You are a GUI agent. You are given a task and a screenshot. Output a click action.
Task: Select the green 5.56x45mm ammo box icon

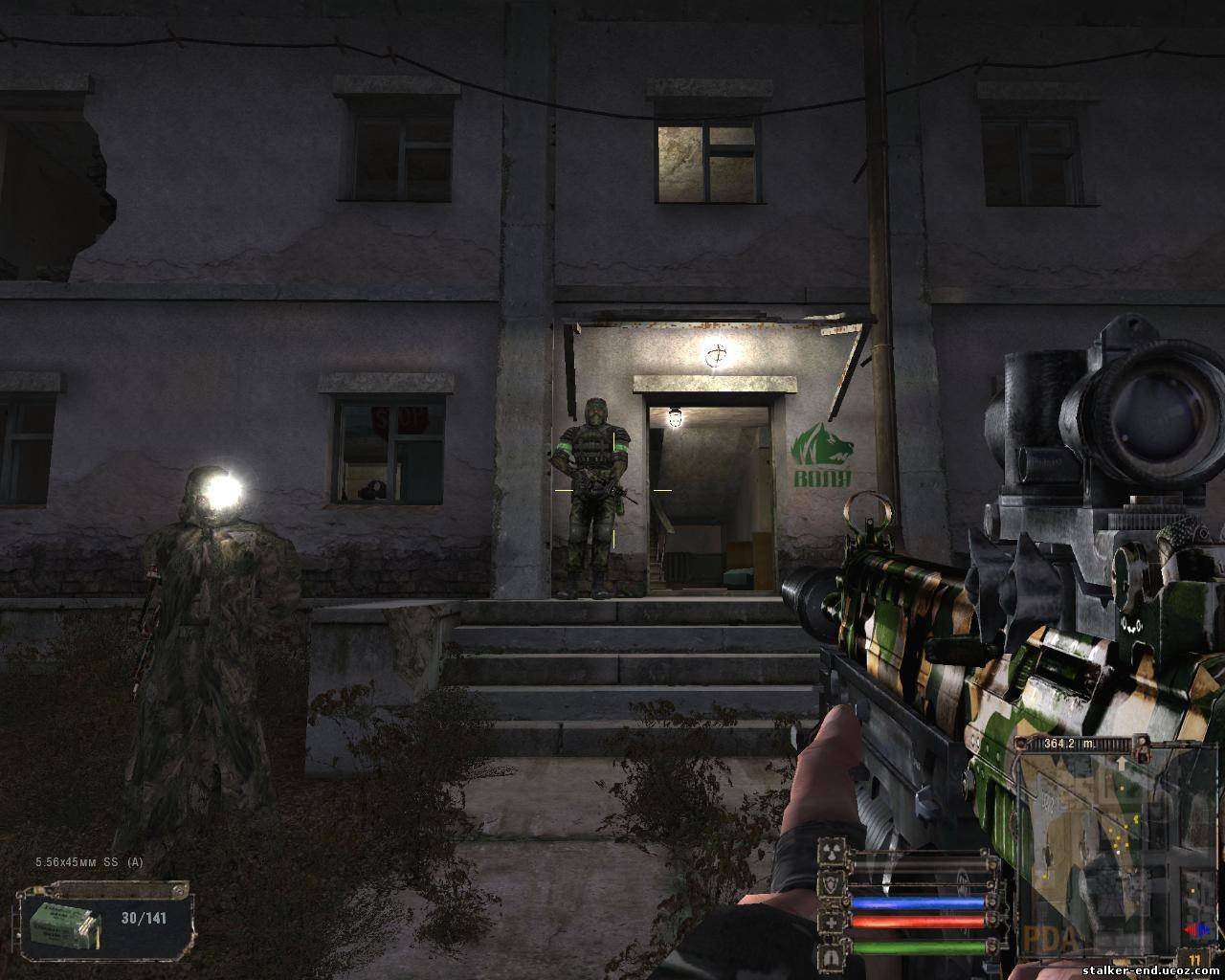coord(64,923)
